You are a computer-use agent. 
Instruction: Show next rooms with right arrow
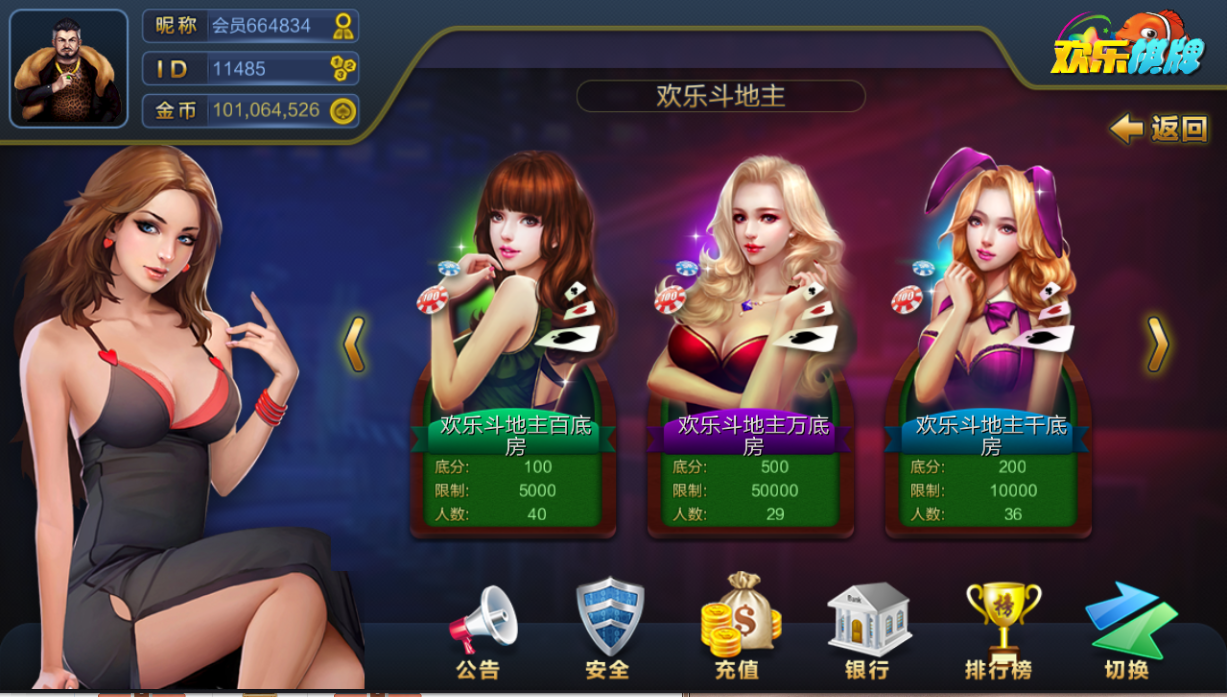1157,345
